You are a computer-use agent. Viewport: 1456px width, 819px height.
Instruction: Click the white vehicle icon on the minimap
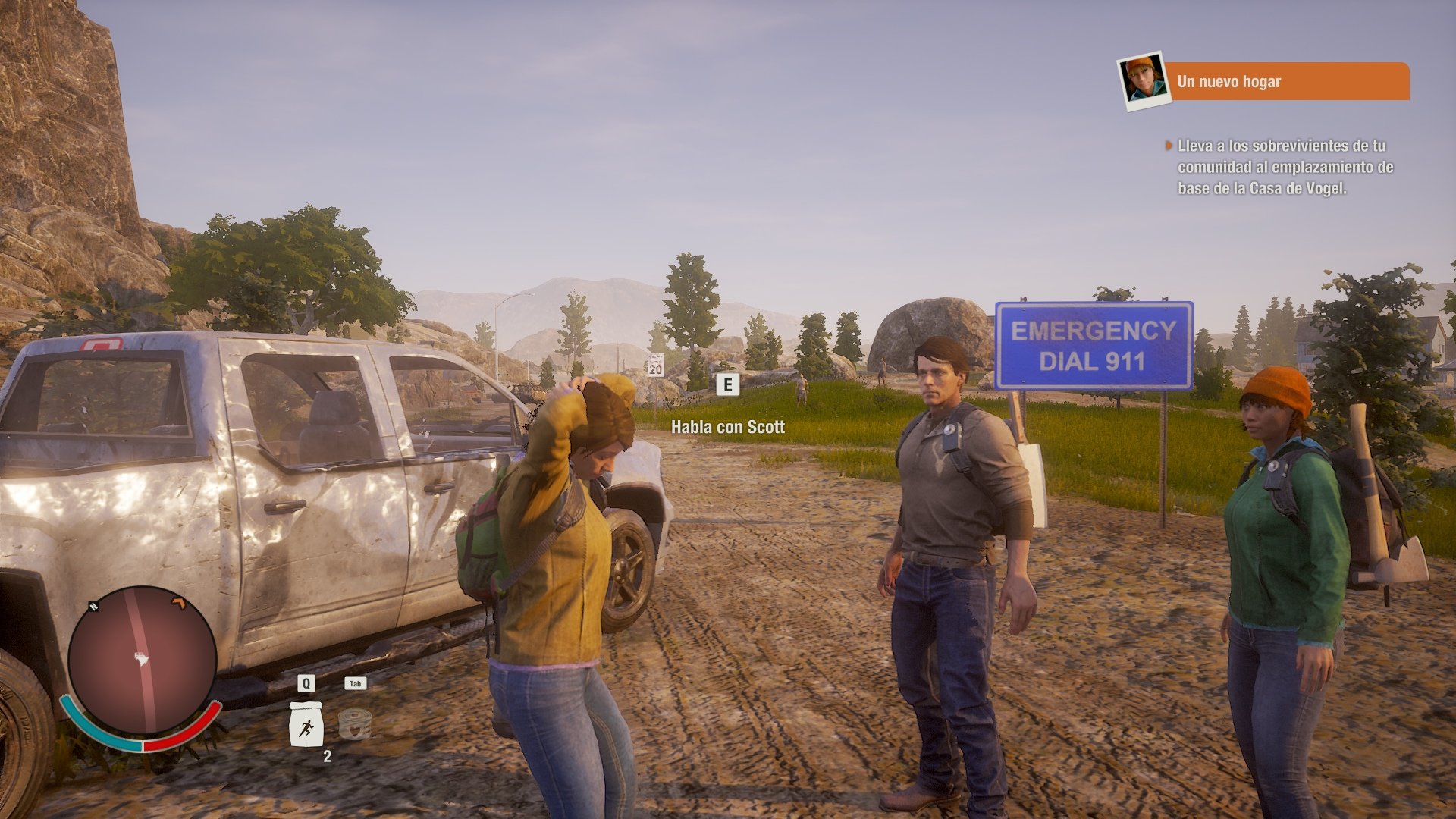click(140, 658)
